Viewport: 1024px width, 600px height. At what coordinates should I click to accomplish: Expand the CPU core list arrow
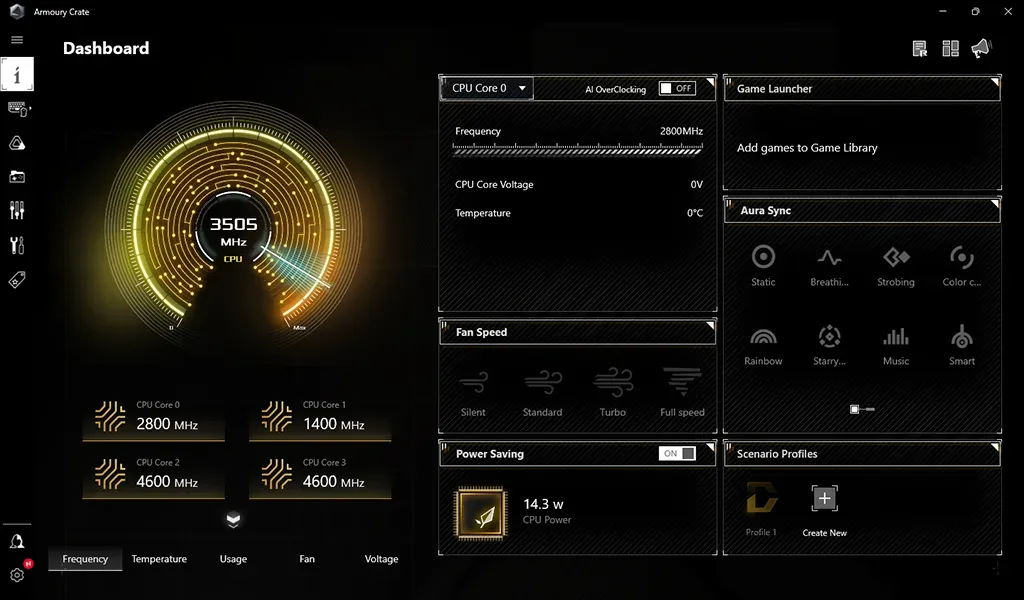click(x=233, y=520)
